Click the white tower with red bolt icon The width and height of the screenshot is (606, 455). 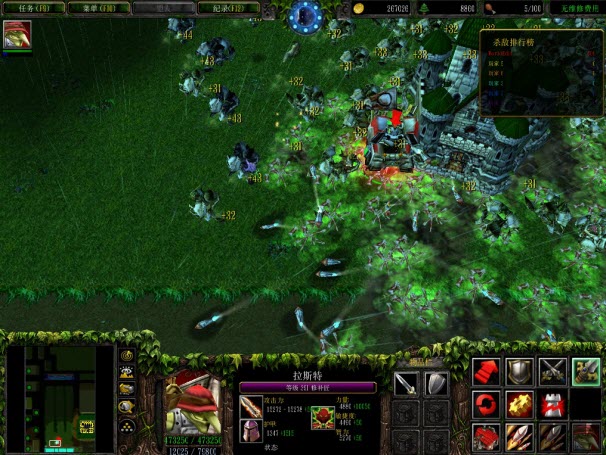[x=553, y=405]
